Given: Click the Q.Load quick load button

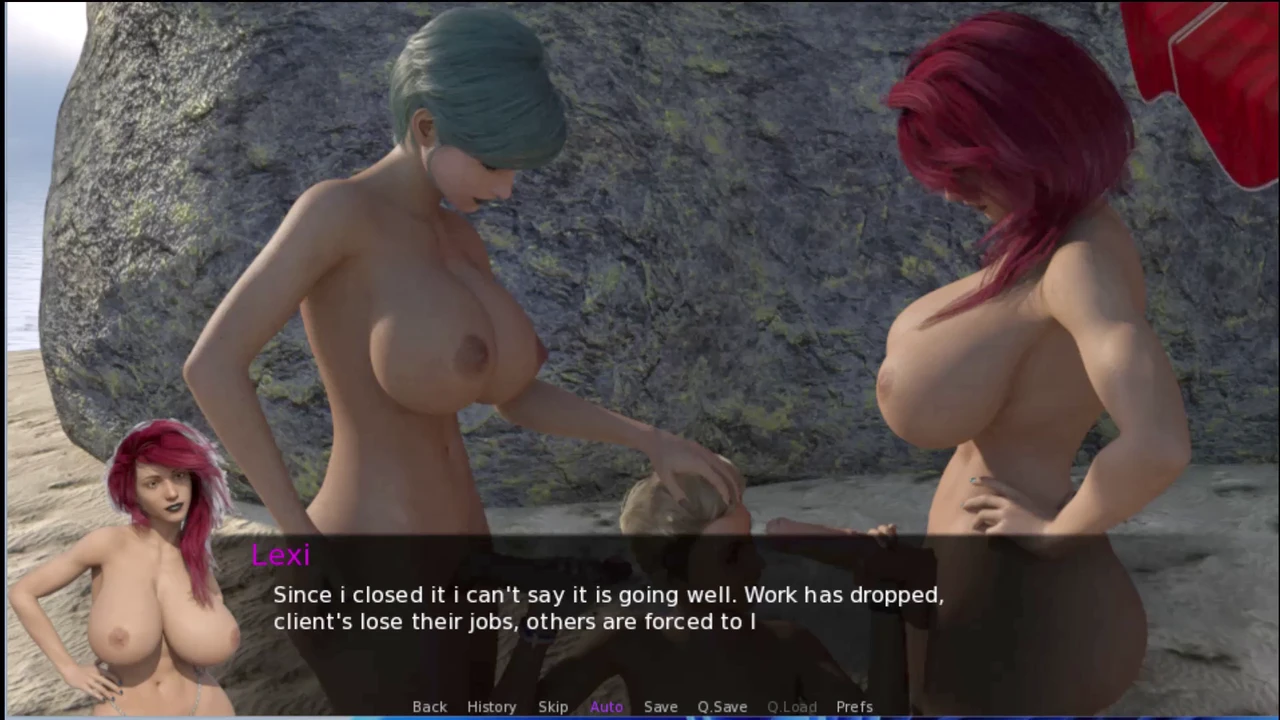Looking at the screenshot, I should pyautogui.click(x=791, y=706).
